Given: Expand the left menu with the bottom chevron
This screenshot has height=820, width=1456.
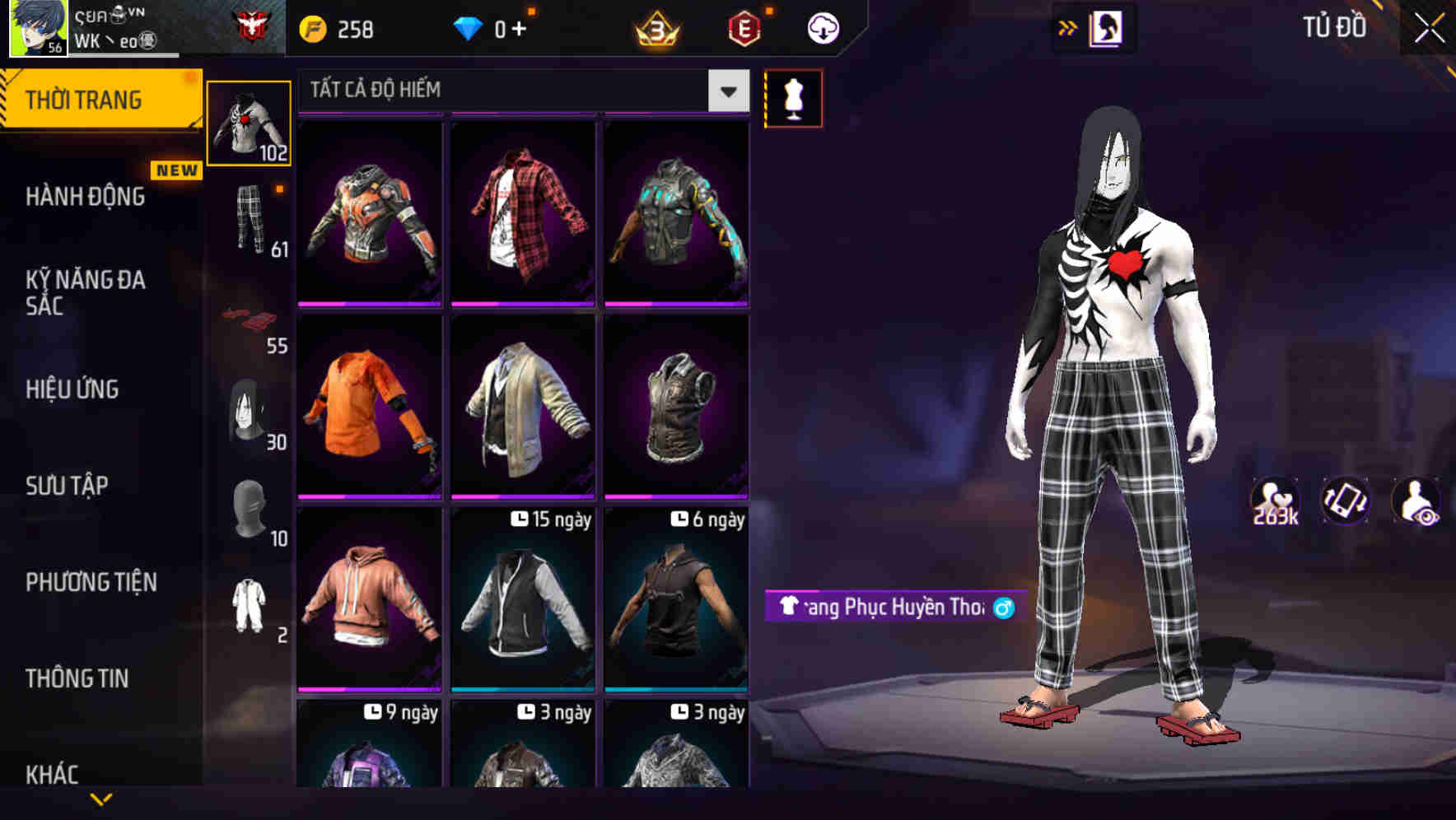Looking at the screenshot, I should [100, 799].
